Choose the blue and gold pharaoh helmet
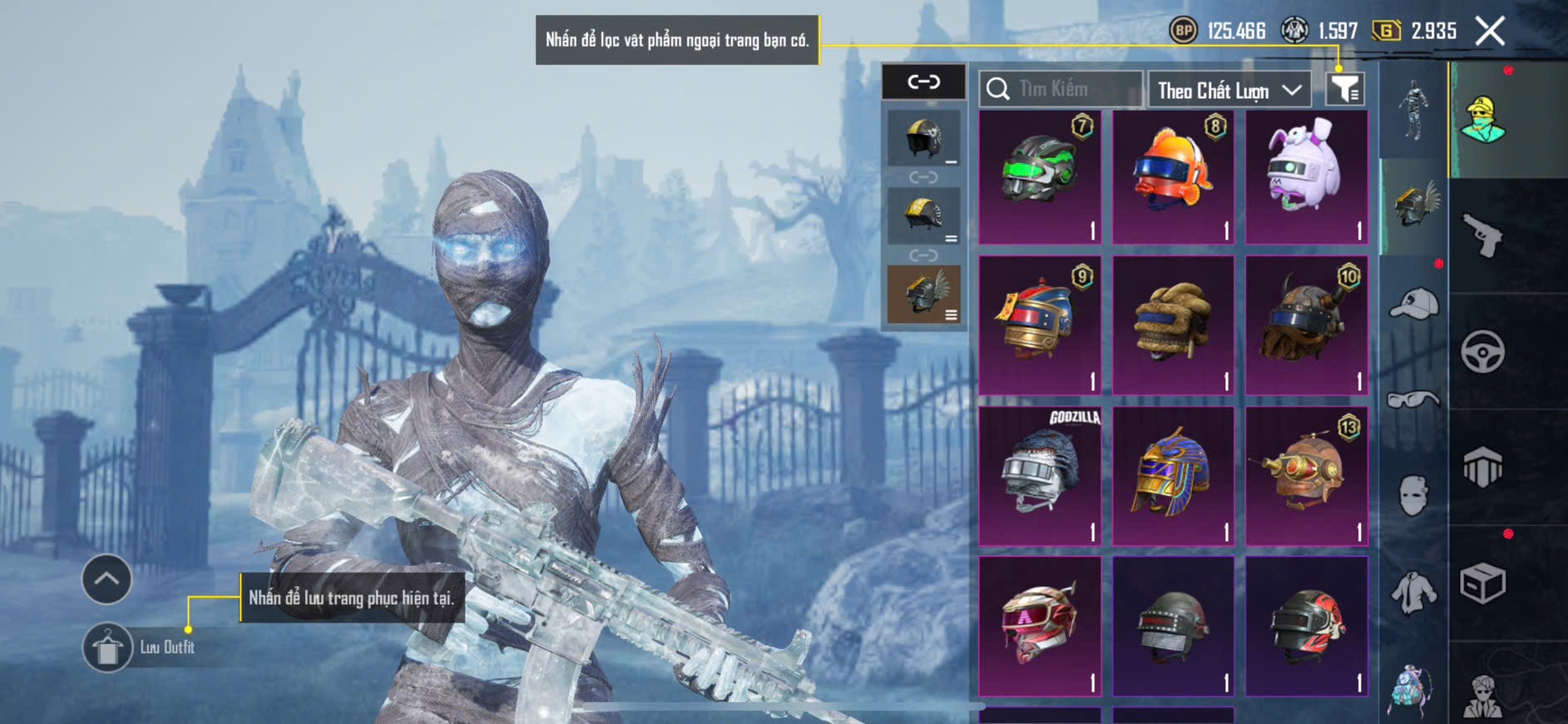Viewport: 1568px width, 724px height. (1173, 476)
